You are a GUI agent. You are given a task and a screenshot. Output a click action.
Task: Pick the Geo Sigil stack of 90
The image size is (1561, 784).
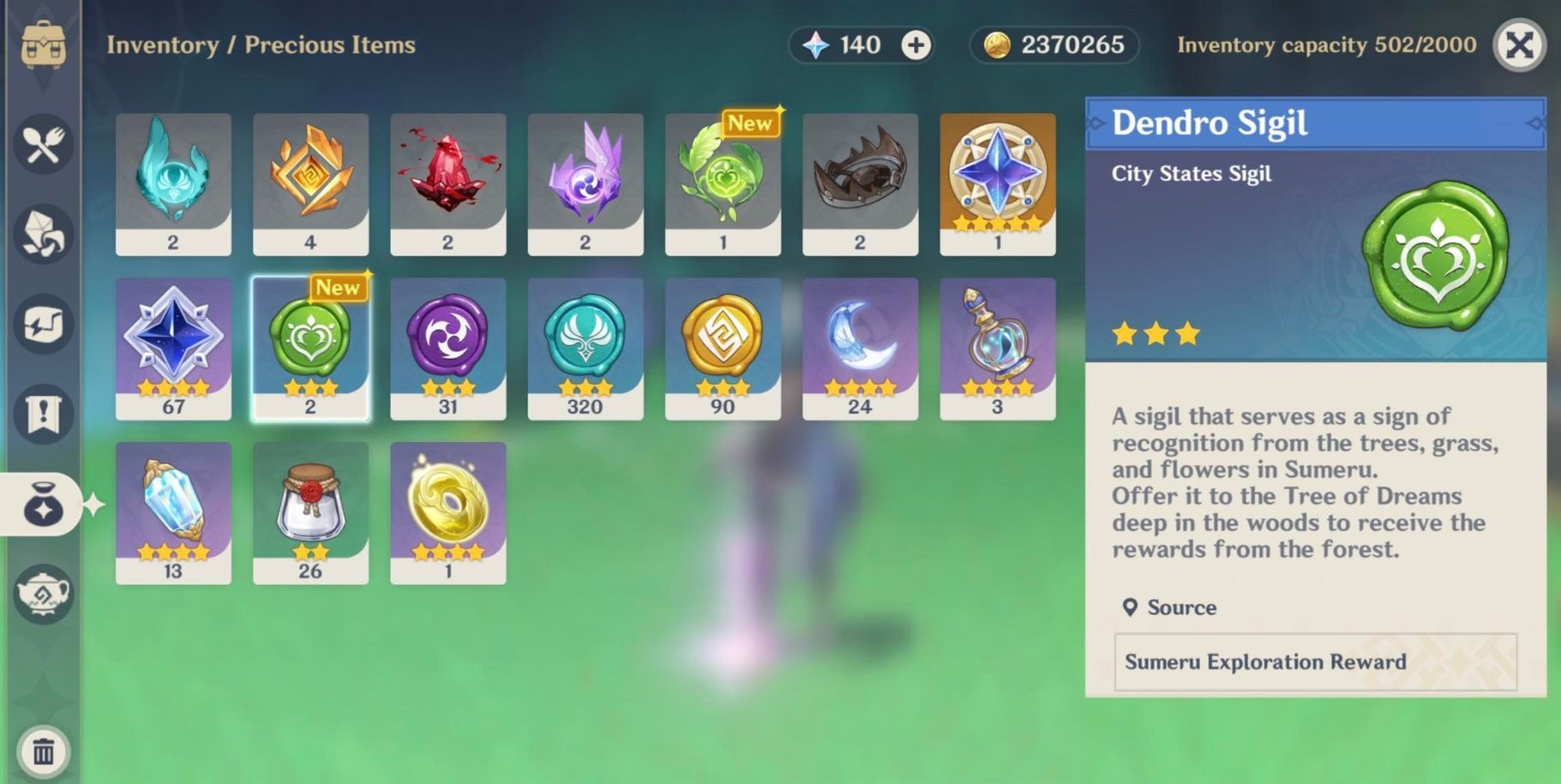[x=722, y=348]
